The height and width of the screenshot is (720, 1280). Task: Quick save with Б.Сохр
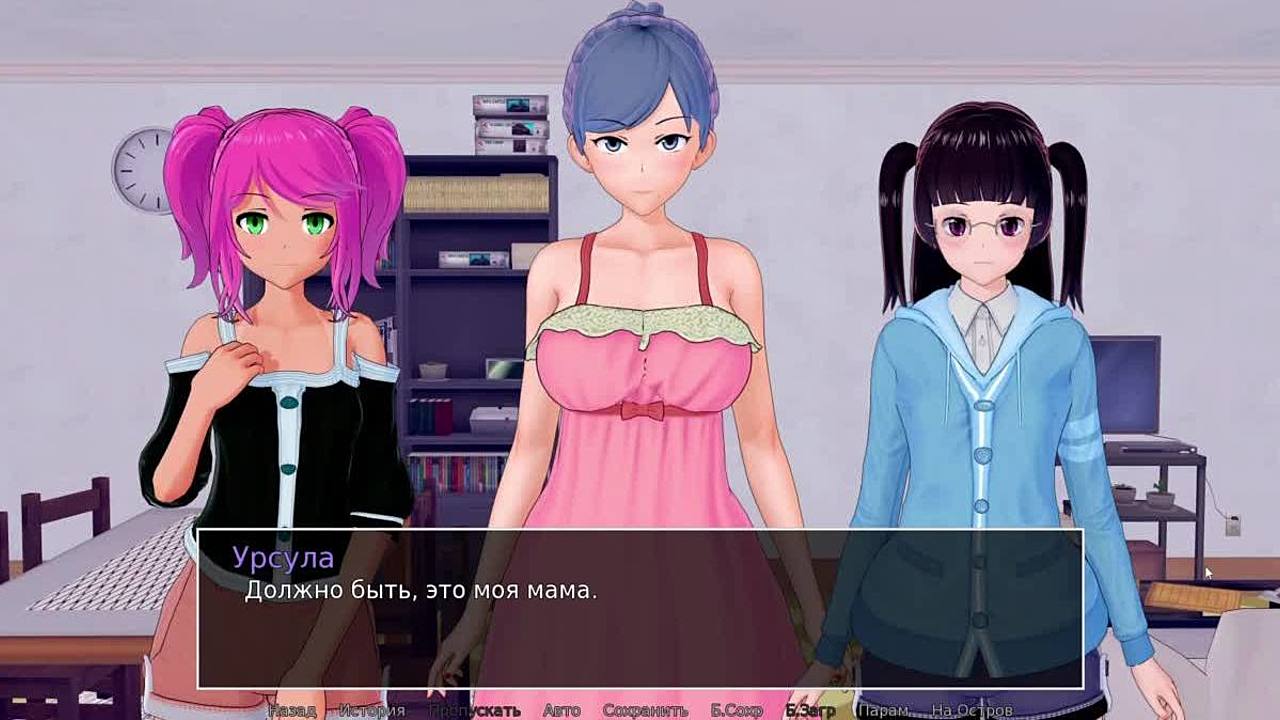point(736,711)
